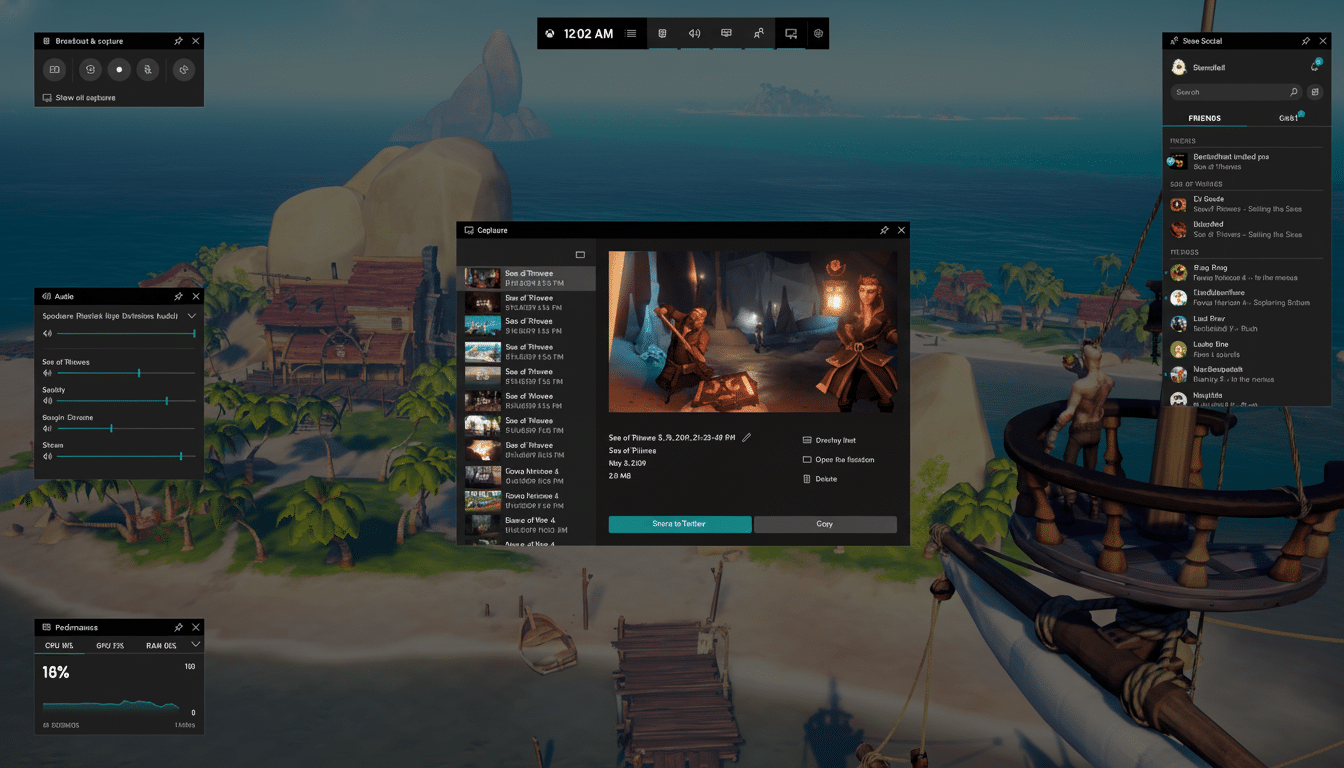Switch to the GPU tab in Performance

110,645
